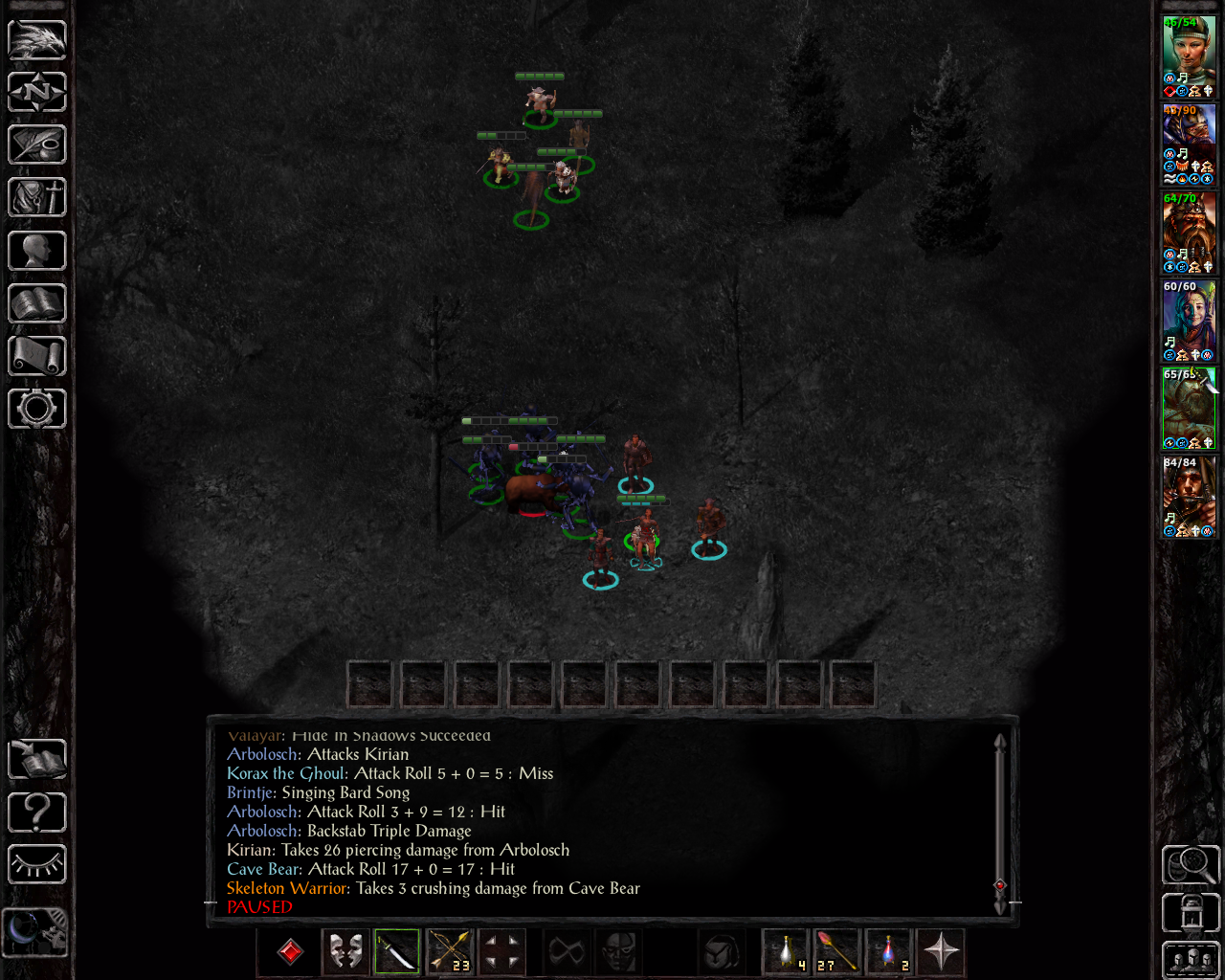The width and height of the screenshot is (1225, 980).
Task: Activate the twin masks ability button
Action: click(345, 951)
